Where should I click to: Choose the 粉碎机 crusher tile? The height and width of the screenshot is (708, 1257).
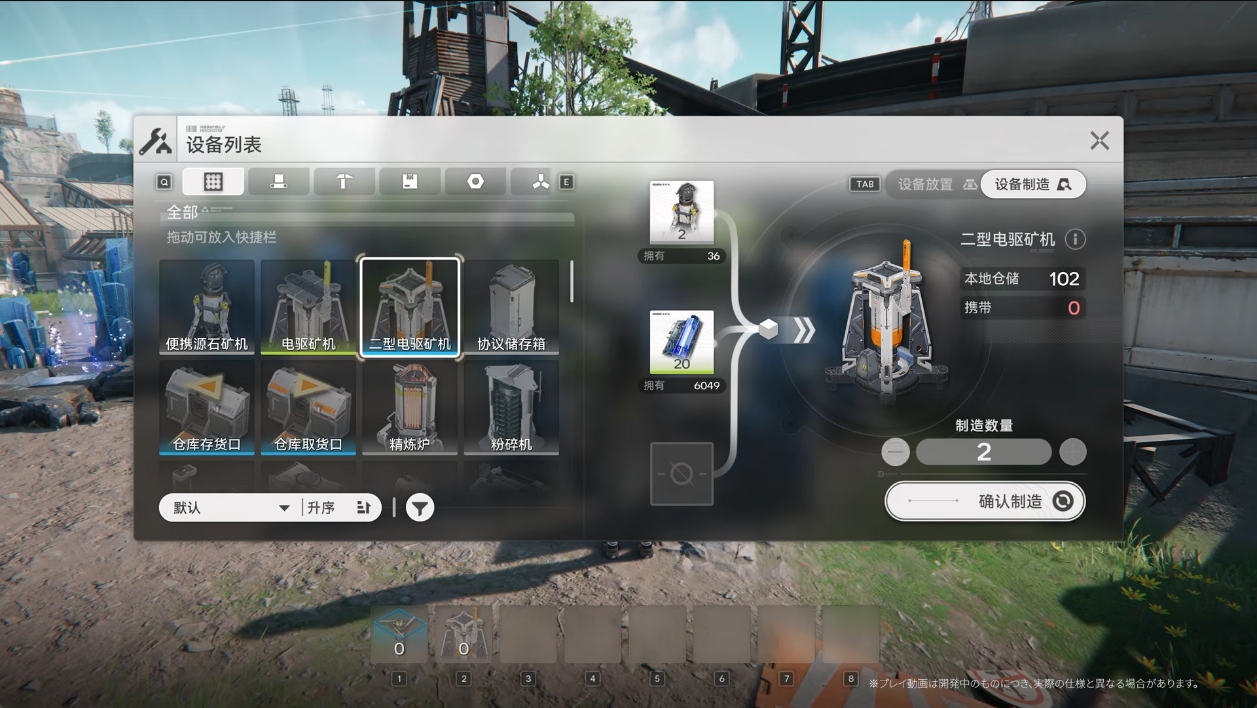click(511, 407)
